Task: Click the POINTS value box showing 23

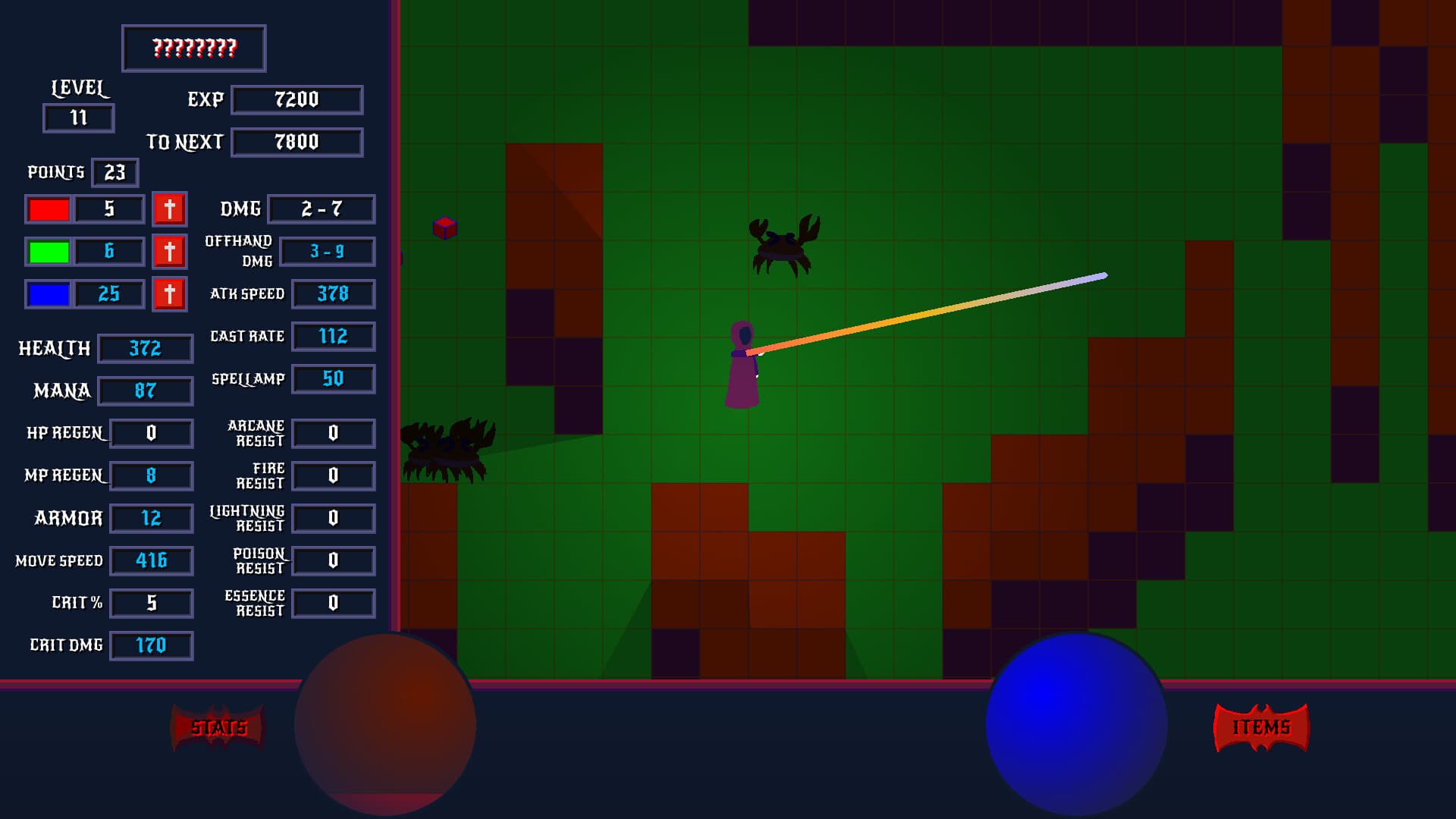Action: click(115, 173)
